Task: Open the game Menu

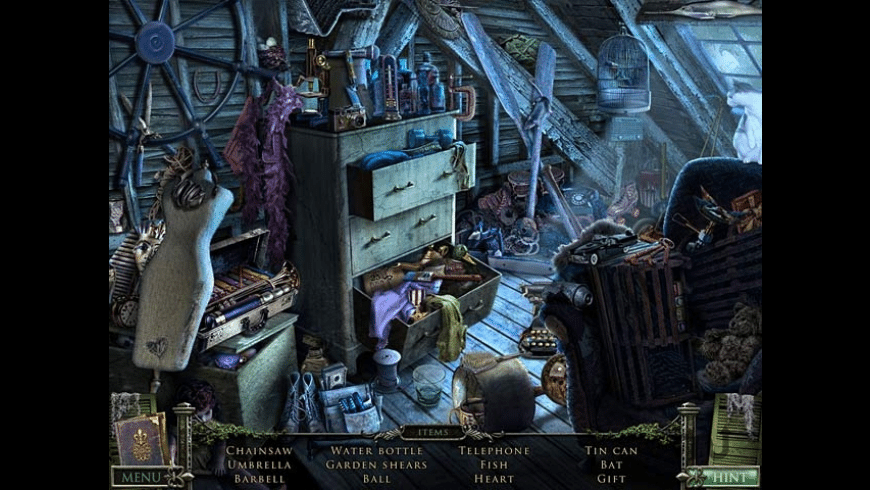Action: pyautogui.click(x=139, y=477)
